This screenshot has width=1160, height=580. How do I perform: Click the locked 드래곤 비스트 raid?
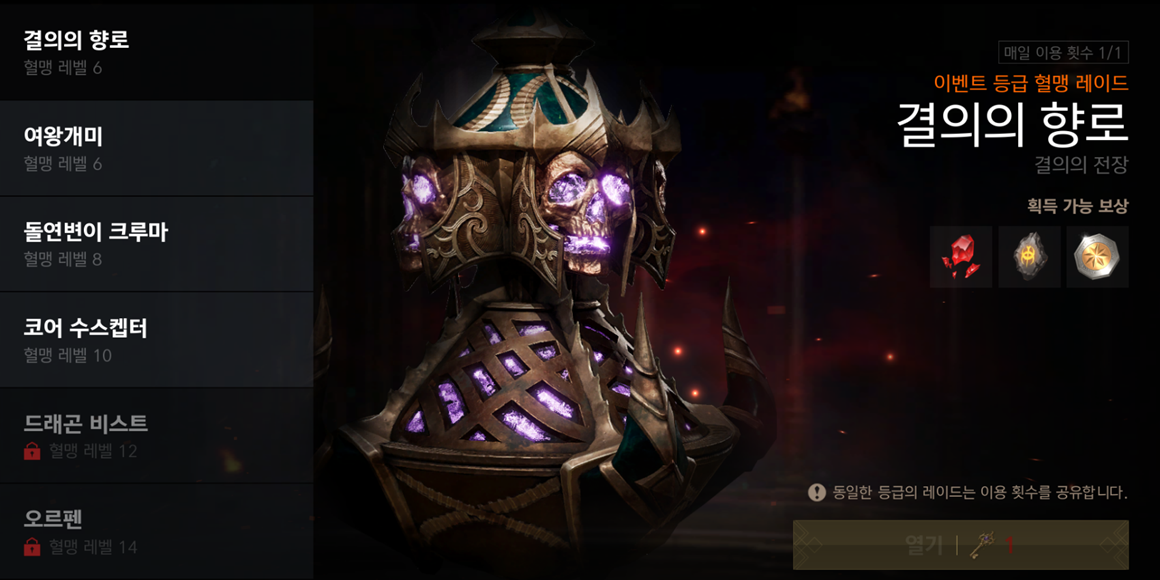point(156,436)
